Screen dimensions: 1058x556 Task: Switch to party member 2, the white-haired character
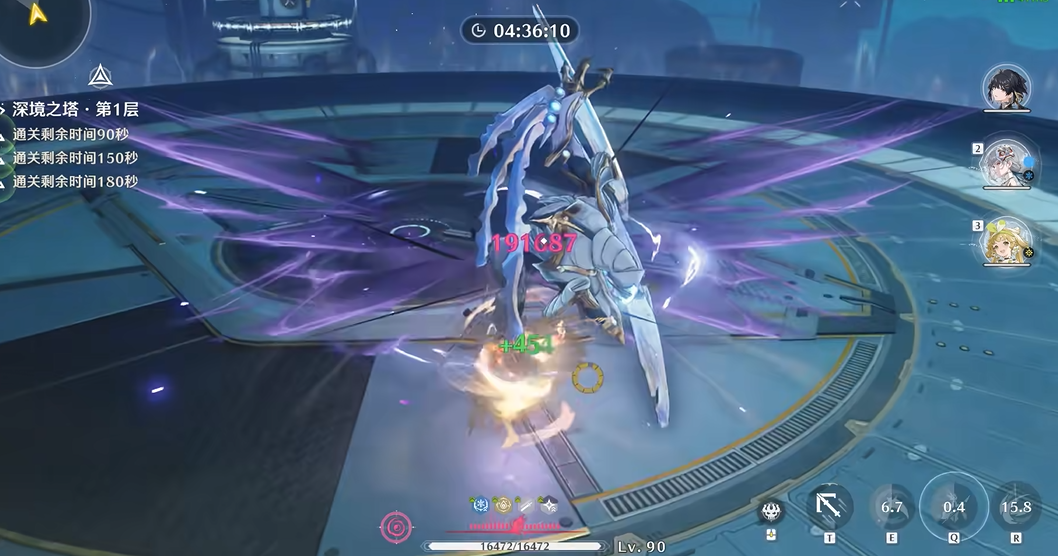click(1006, 163)
